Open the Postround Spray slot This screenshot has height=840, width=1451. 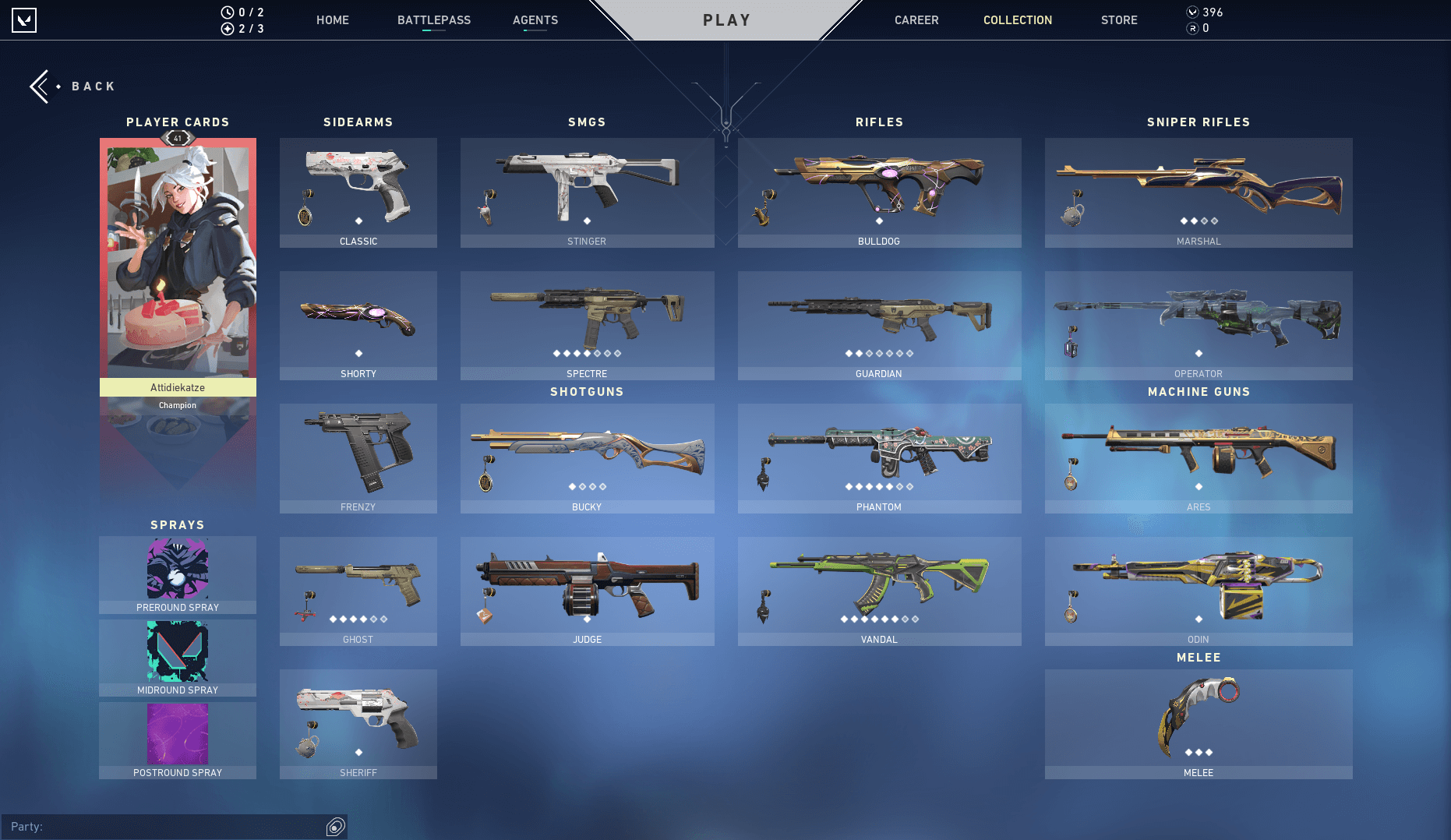[178, 740]
